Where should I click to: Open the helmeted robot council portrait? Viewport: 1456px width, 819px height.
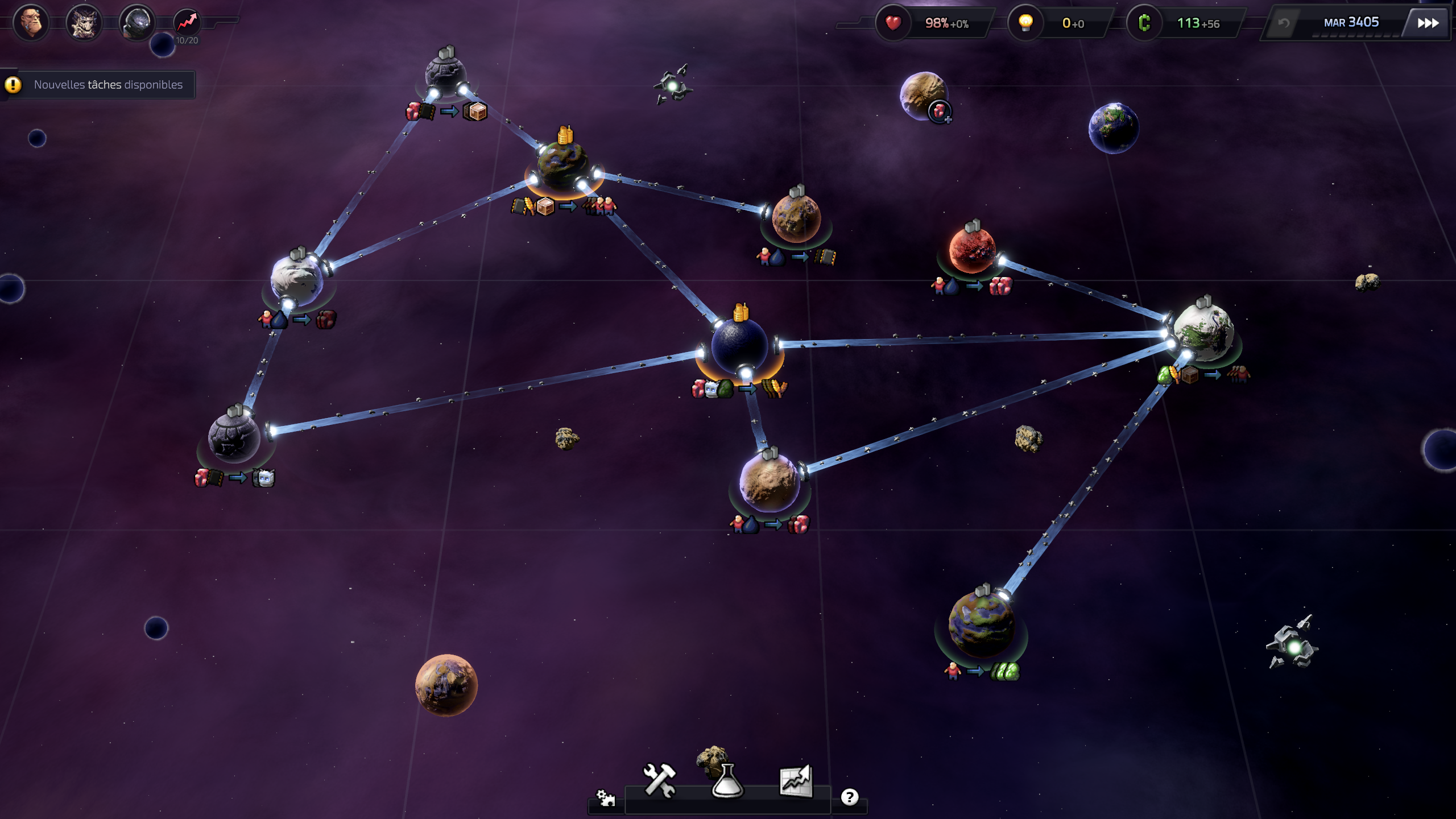click(x=136, y=23)
